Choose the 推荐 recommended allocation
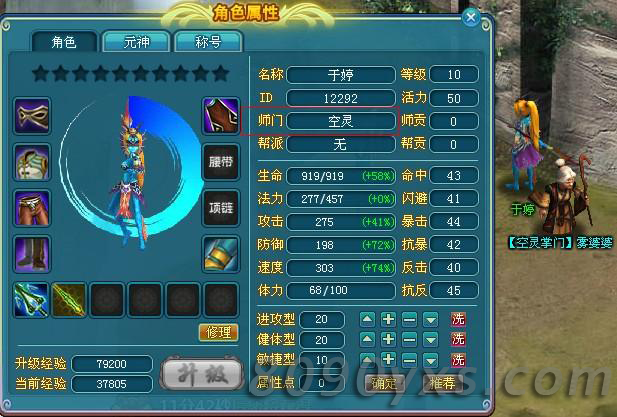This screenshot has width=617, height=417. coord(442,382)
